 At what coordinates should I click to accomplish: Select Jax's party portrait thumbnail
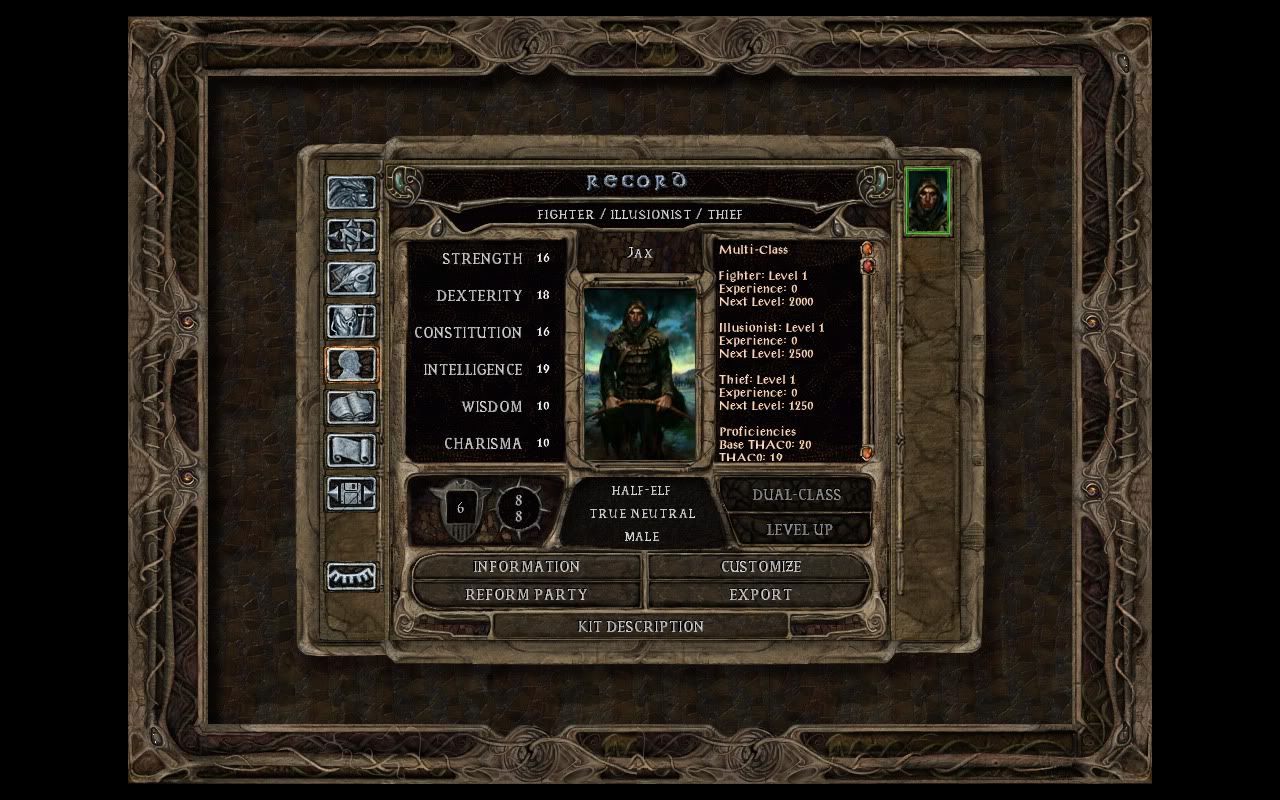[x=927, y=202]
